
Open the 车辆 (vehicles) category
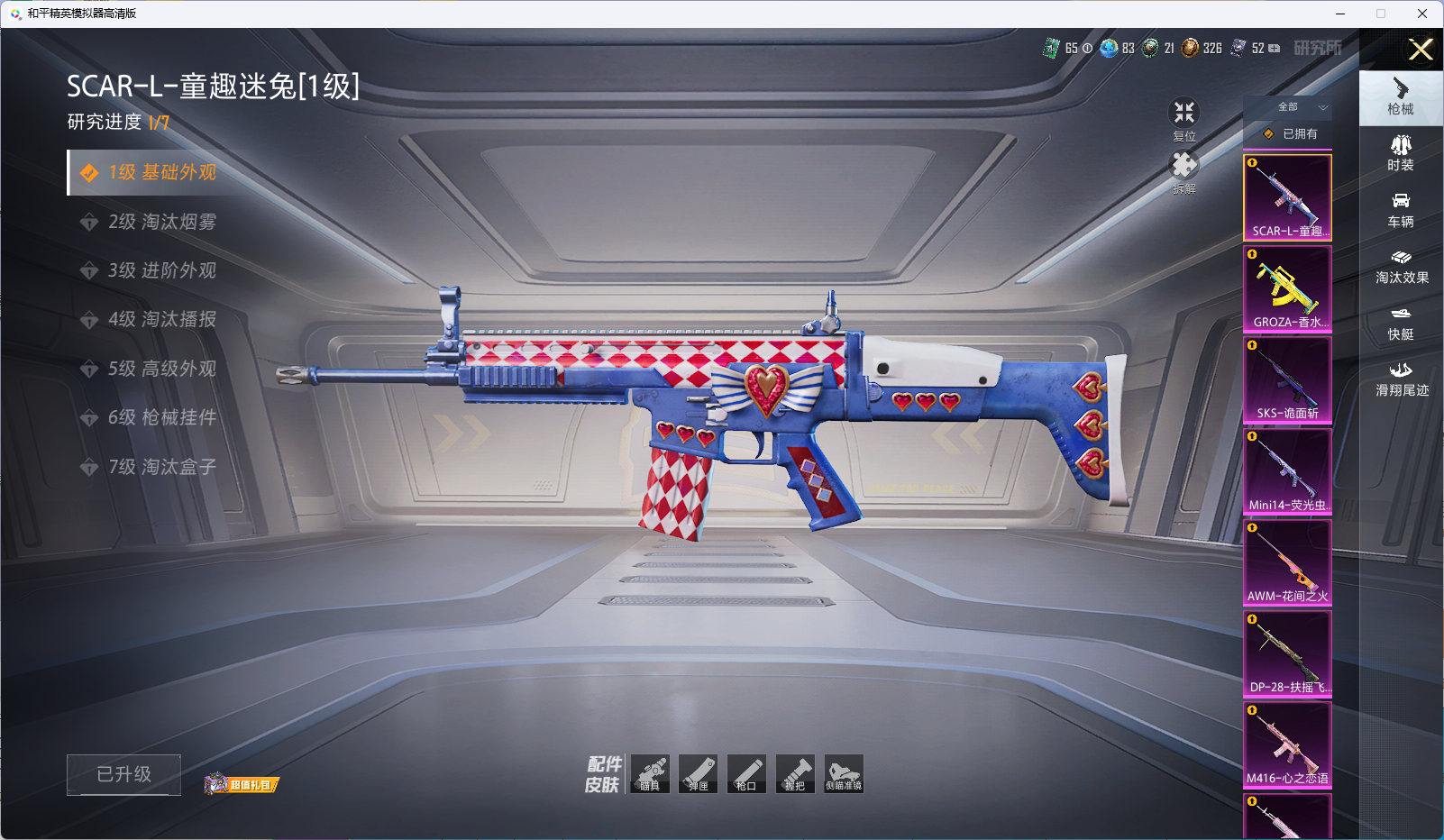coord(1401,209)
